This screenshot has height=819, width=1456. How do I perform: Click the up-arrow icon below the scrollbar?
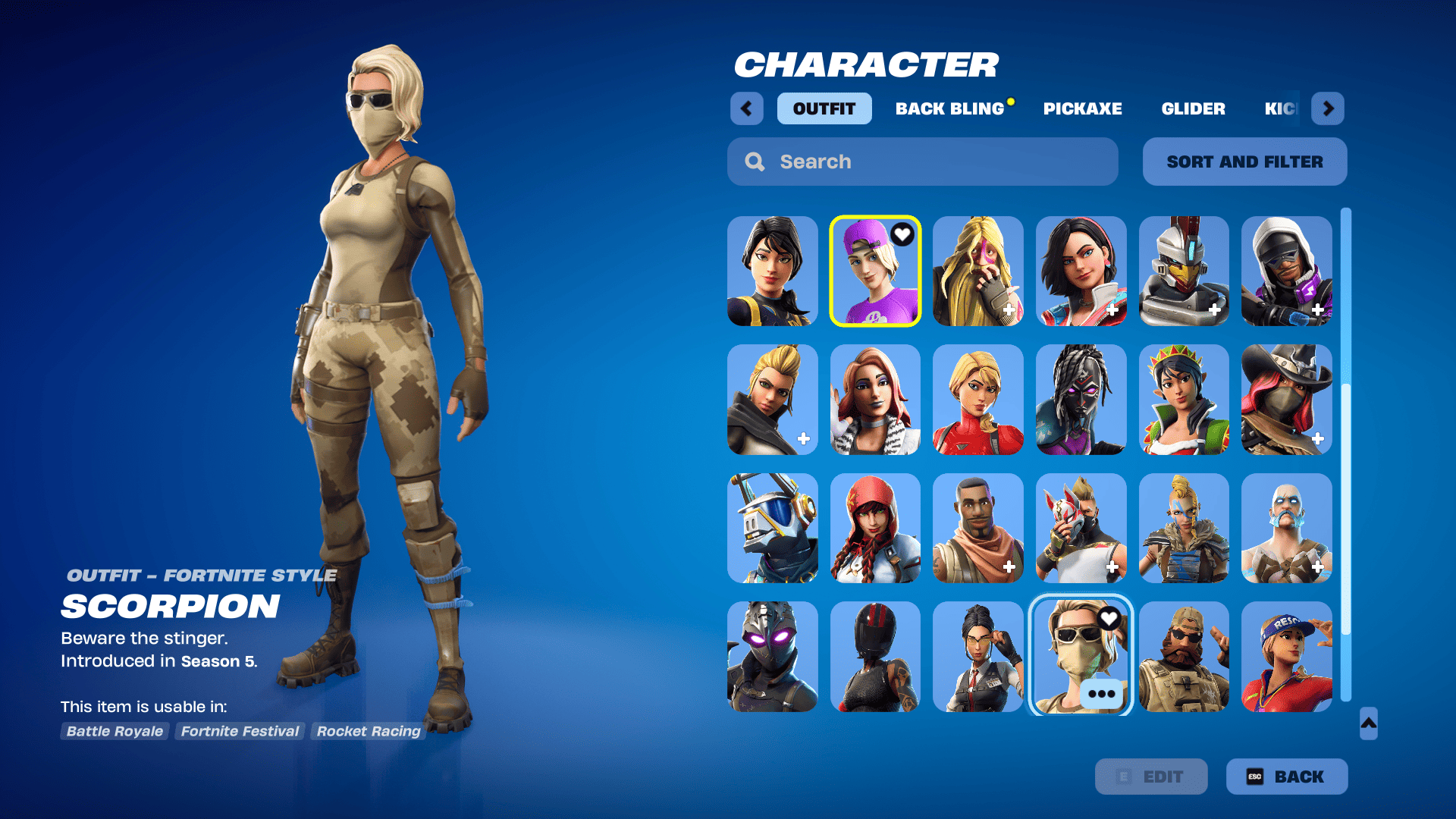click(x=1367, y=724)
